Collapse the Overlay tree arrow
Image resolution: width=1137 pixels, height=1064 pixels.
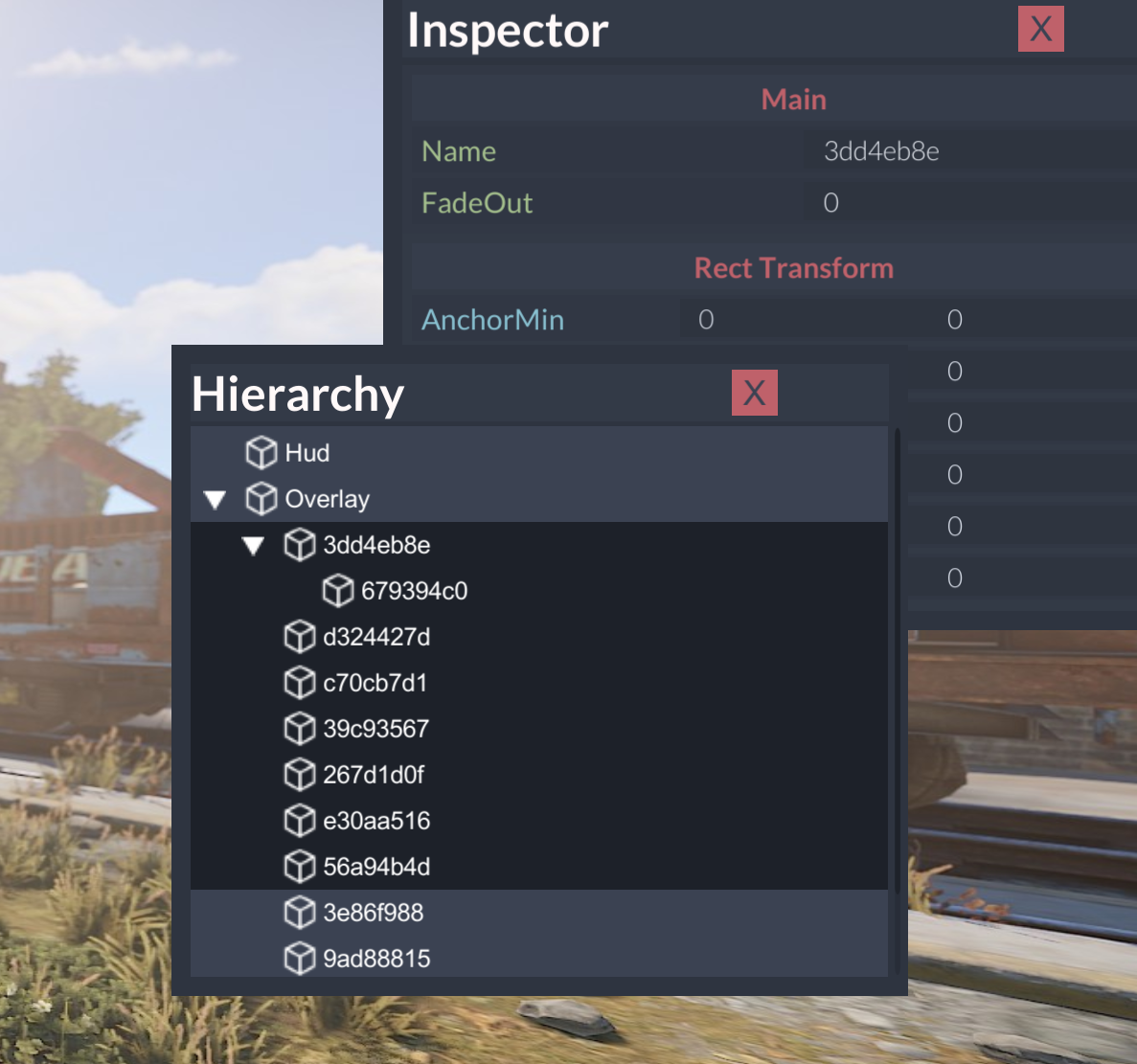(x=215, y=499)
